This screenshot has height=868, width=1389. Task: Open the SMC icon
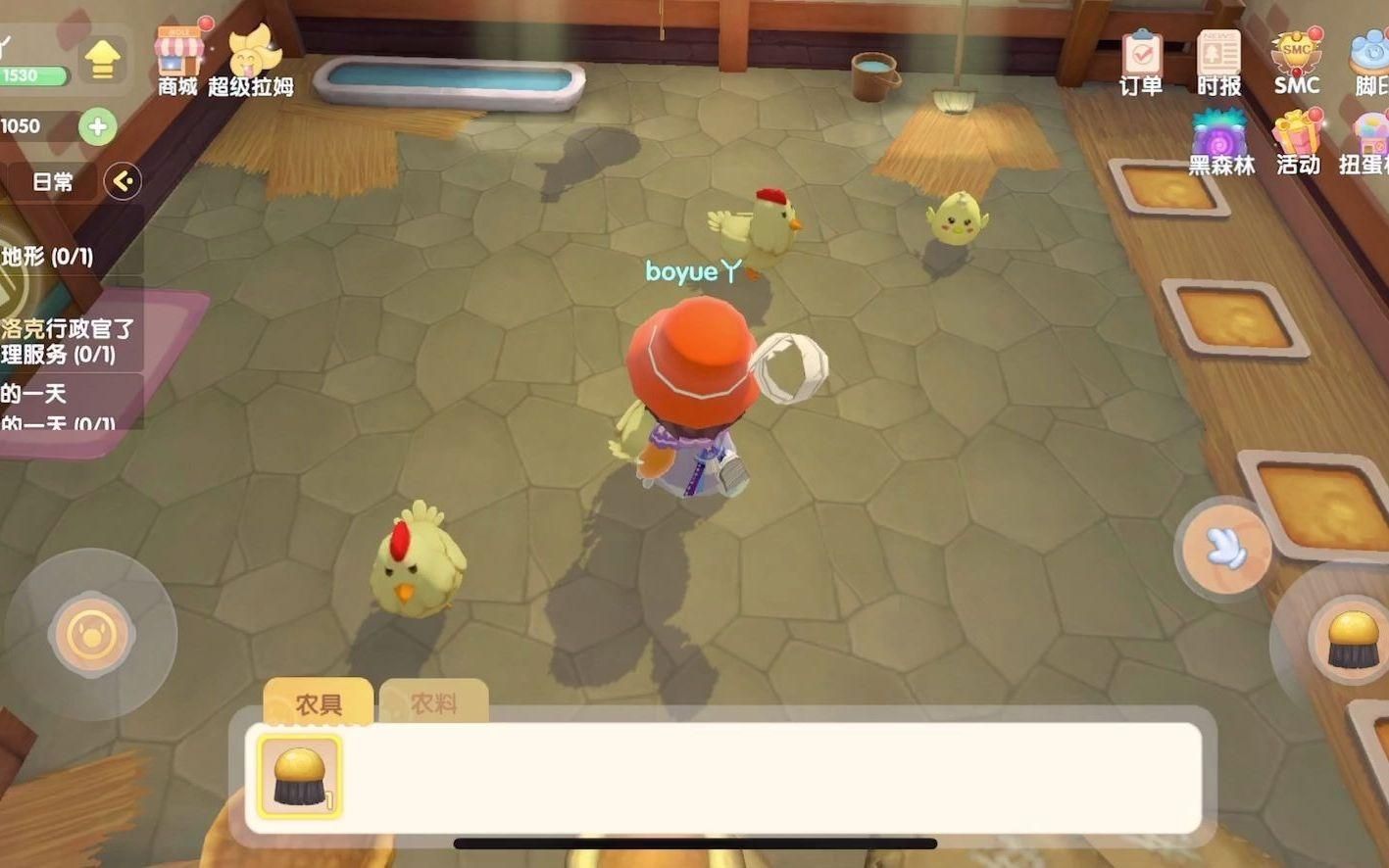coord(1296,61)
